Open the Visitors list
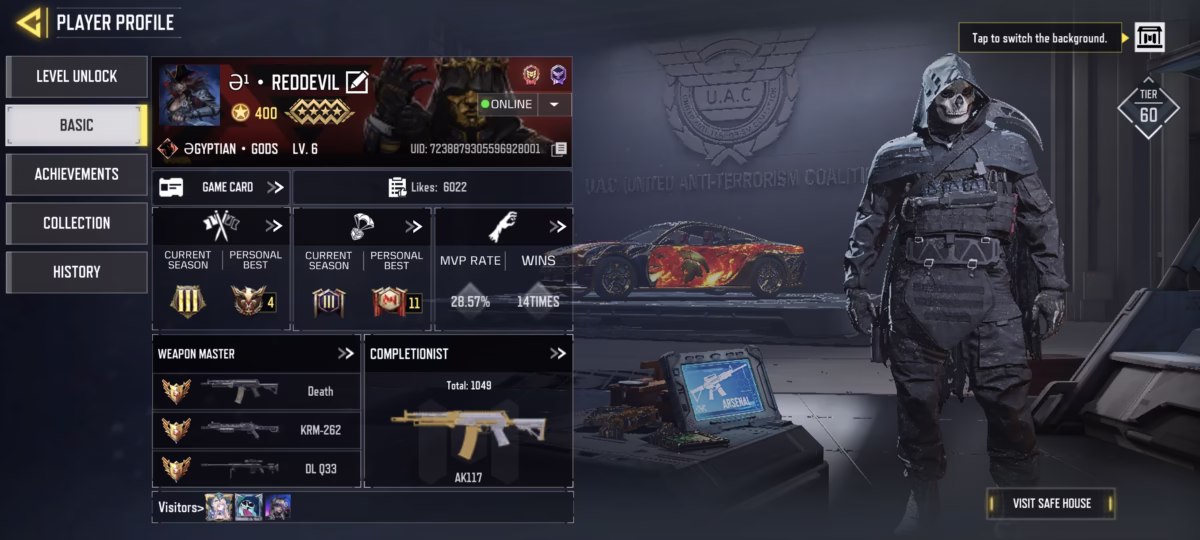1200x540 pixels. 180,507
